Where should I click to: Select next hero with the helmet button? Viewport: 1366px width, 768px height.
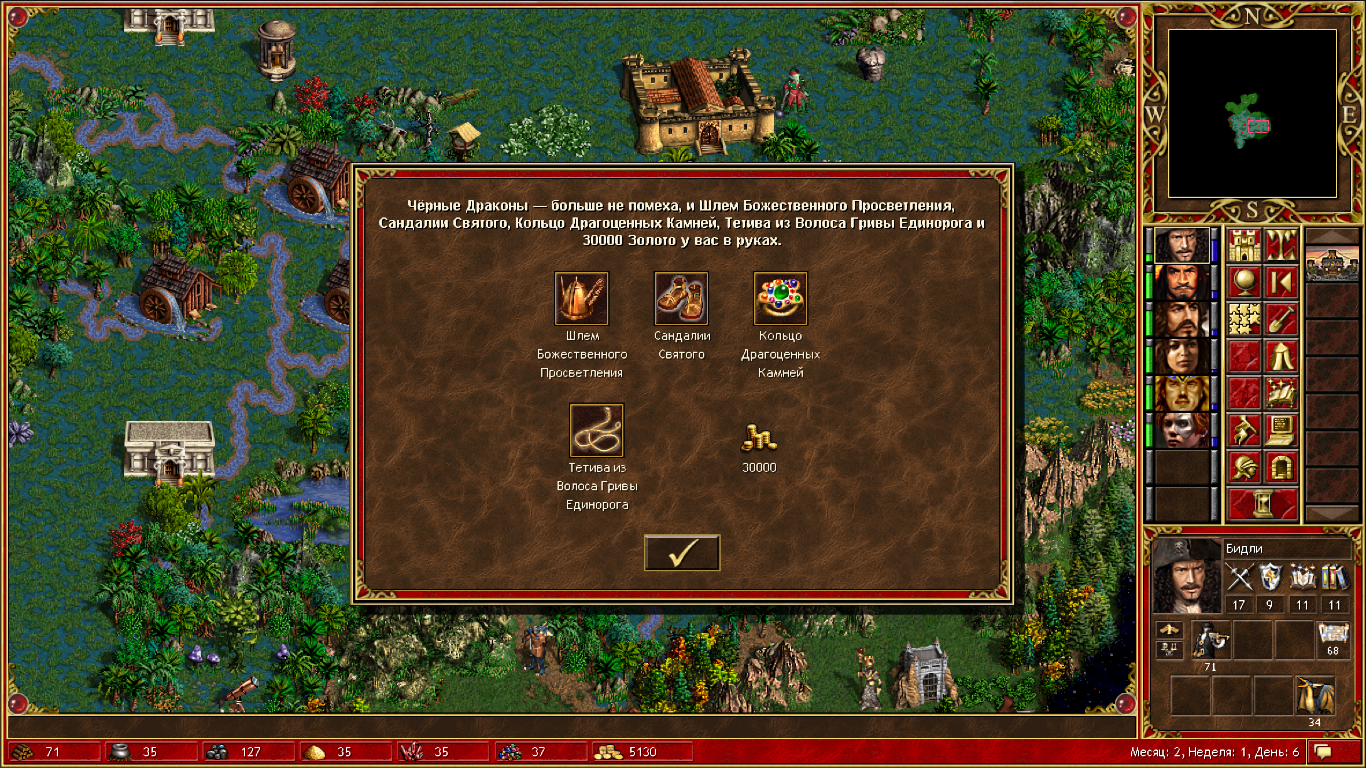coord(1244,467)
